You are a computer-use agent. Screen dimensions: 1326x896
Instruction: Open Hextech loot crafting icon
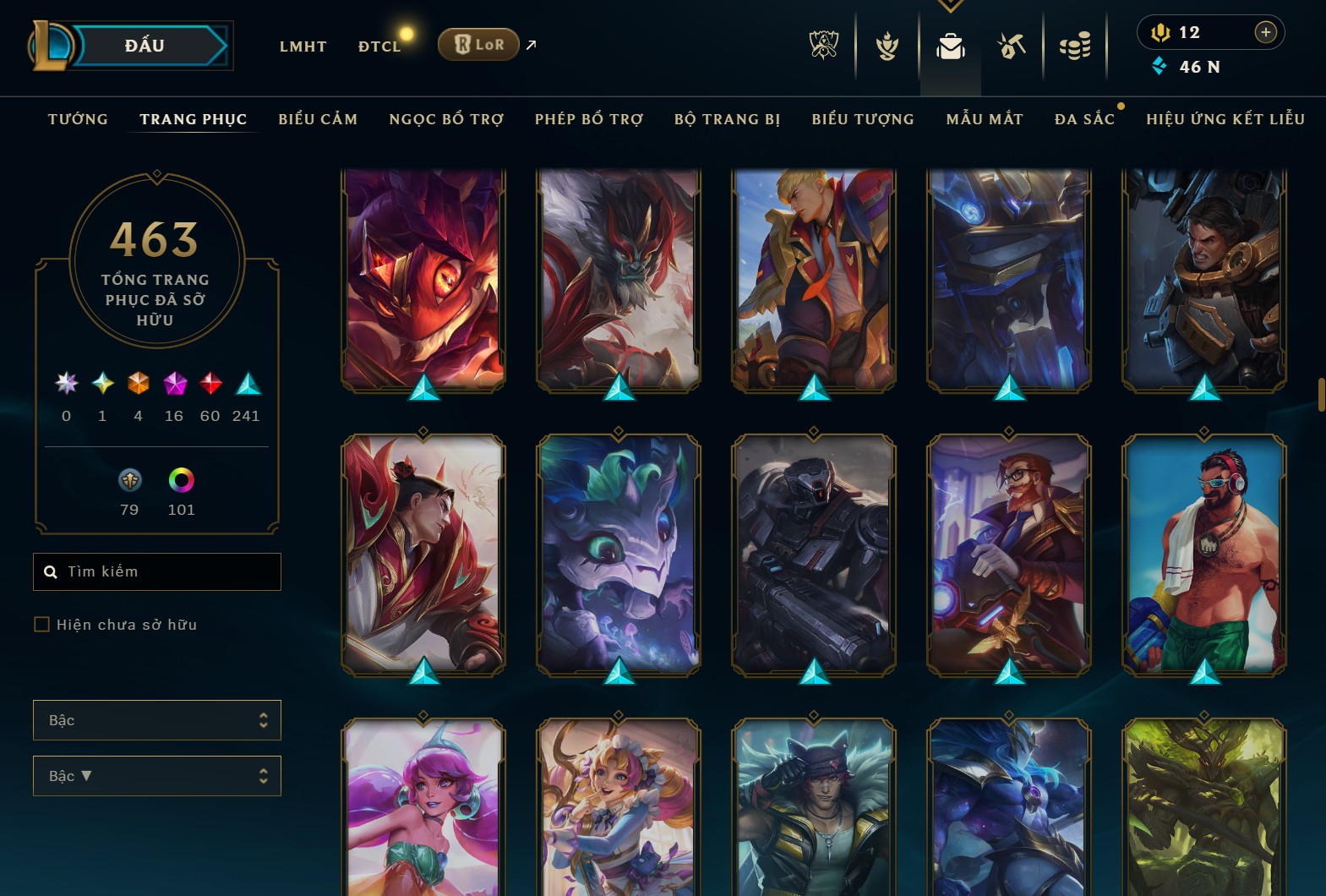pyautogui.click(x=1011, y=46)
